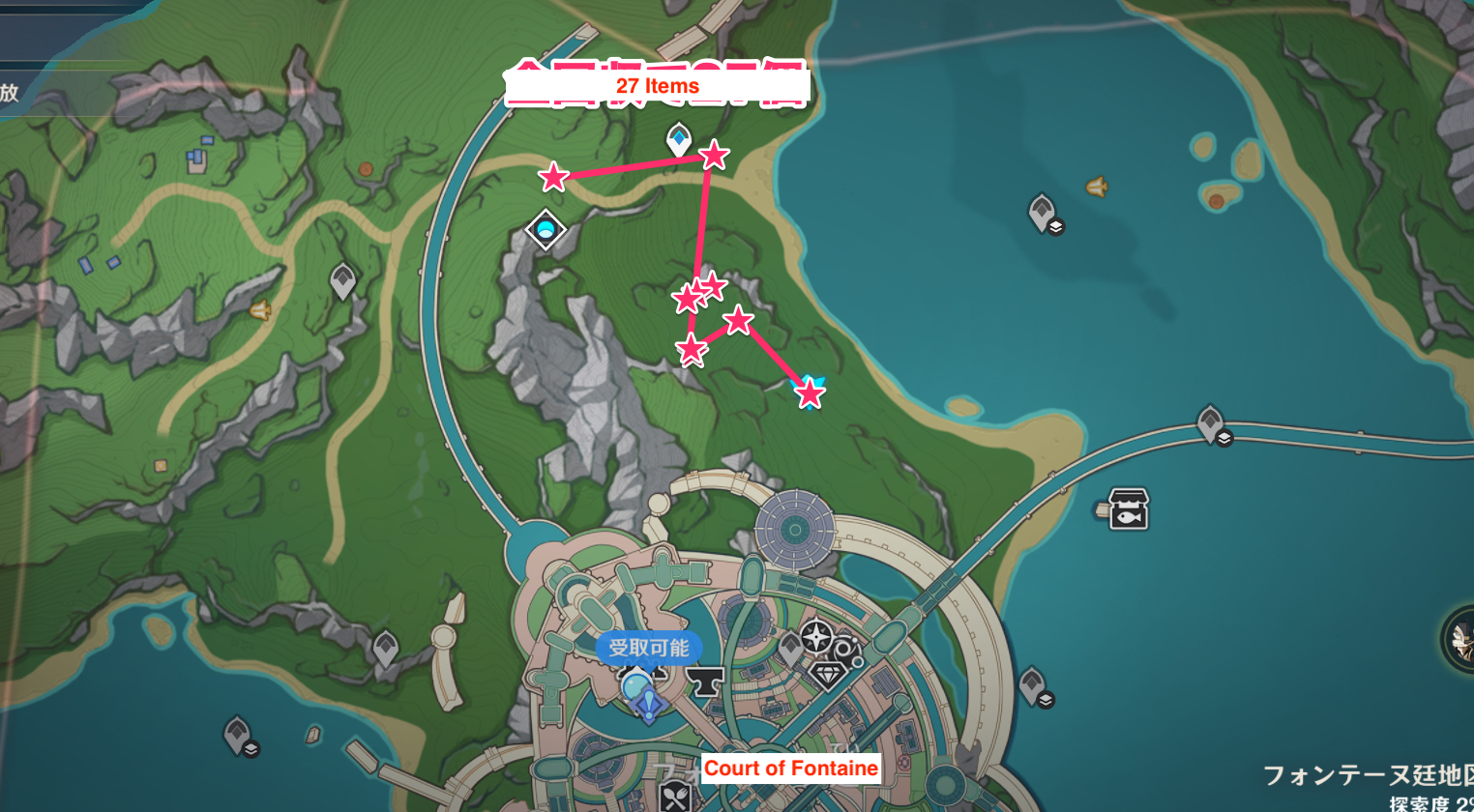The height and width of the screenshot is (812, 1474).
Task: Select the diamond gem shop marker
Action: coord(828,674)
